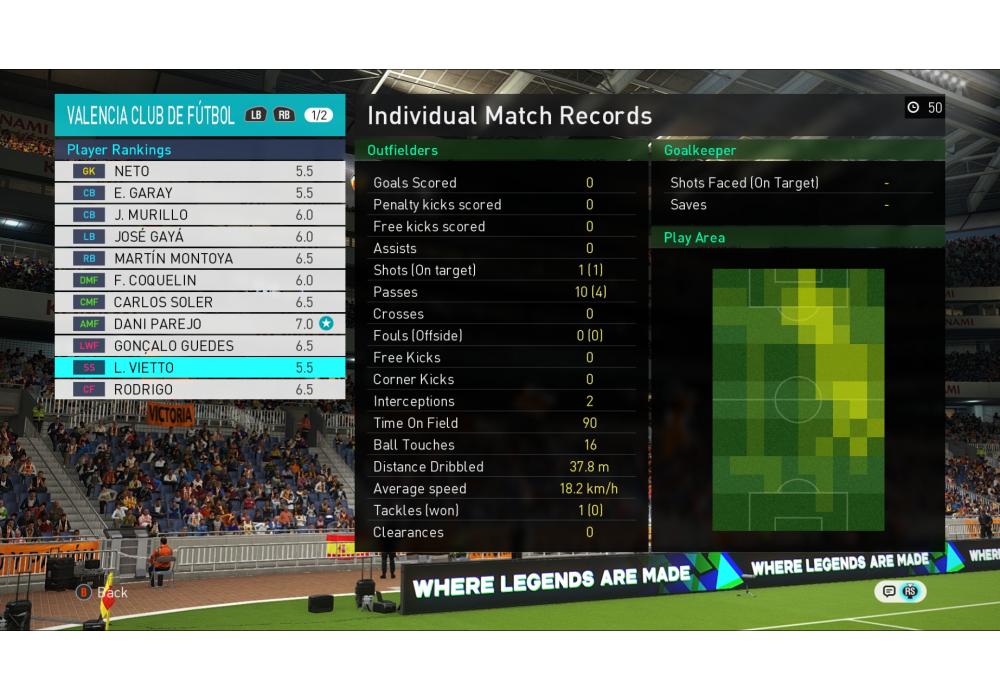Select Dani Parejo's ranking row
Image resolution: width=1000 pixels, height=700 pixels.
pyautogui.click(x=200, y=324)
